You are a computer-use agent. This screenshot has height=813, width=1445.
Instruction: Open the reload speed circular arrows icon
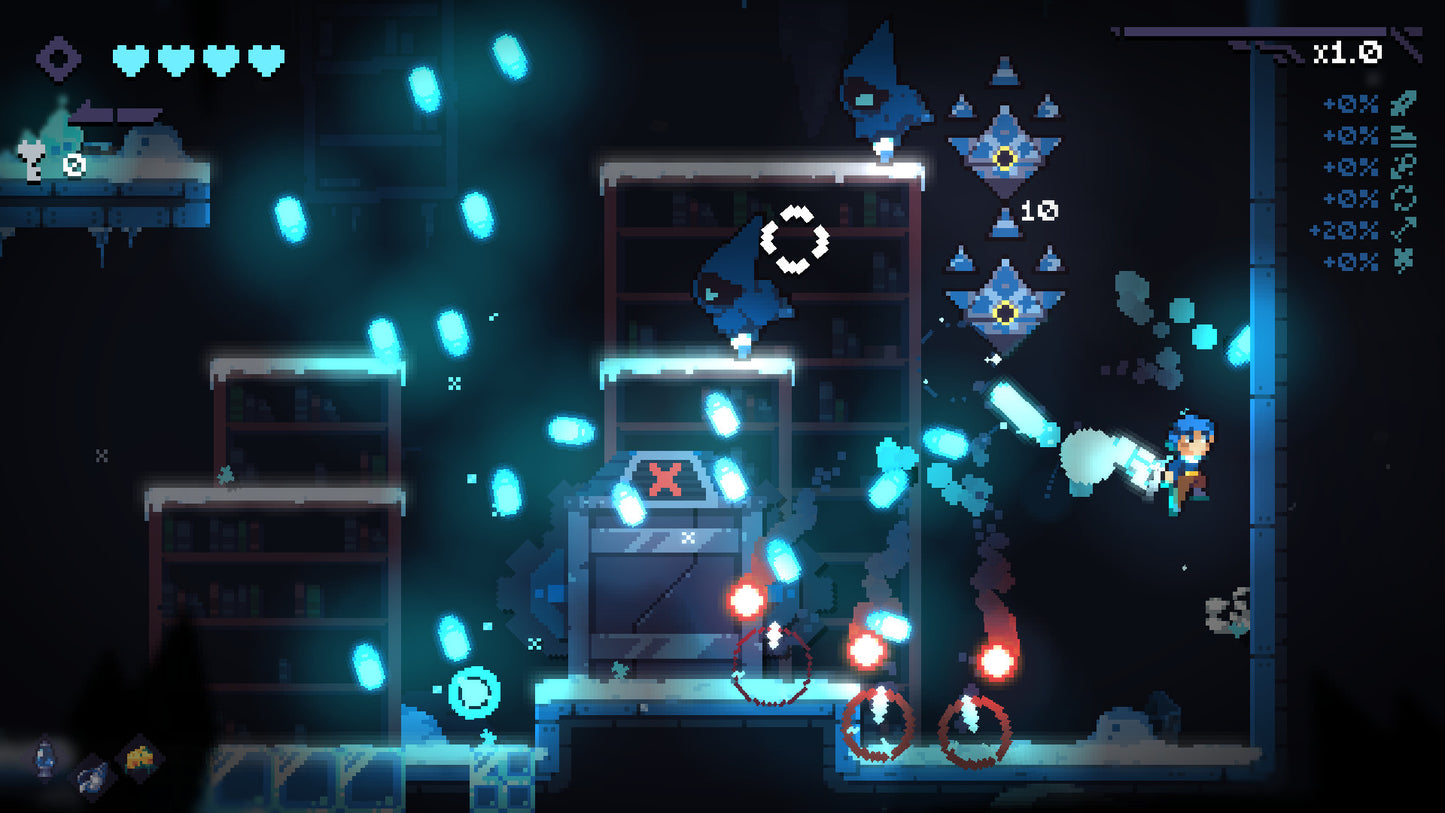(1403, 199)
